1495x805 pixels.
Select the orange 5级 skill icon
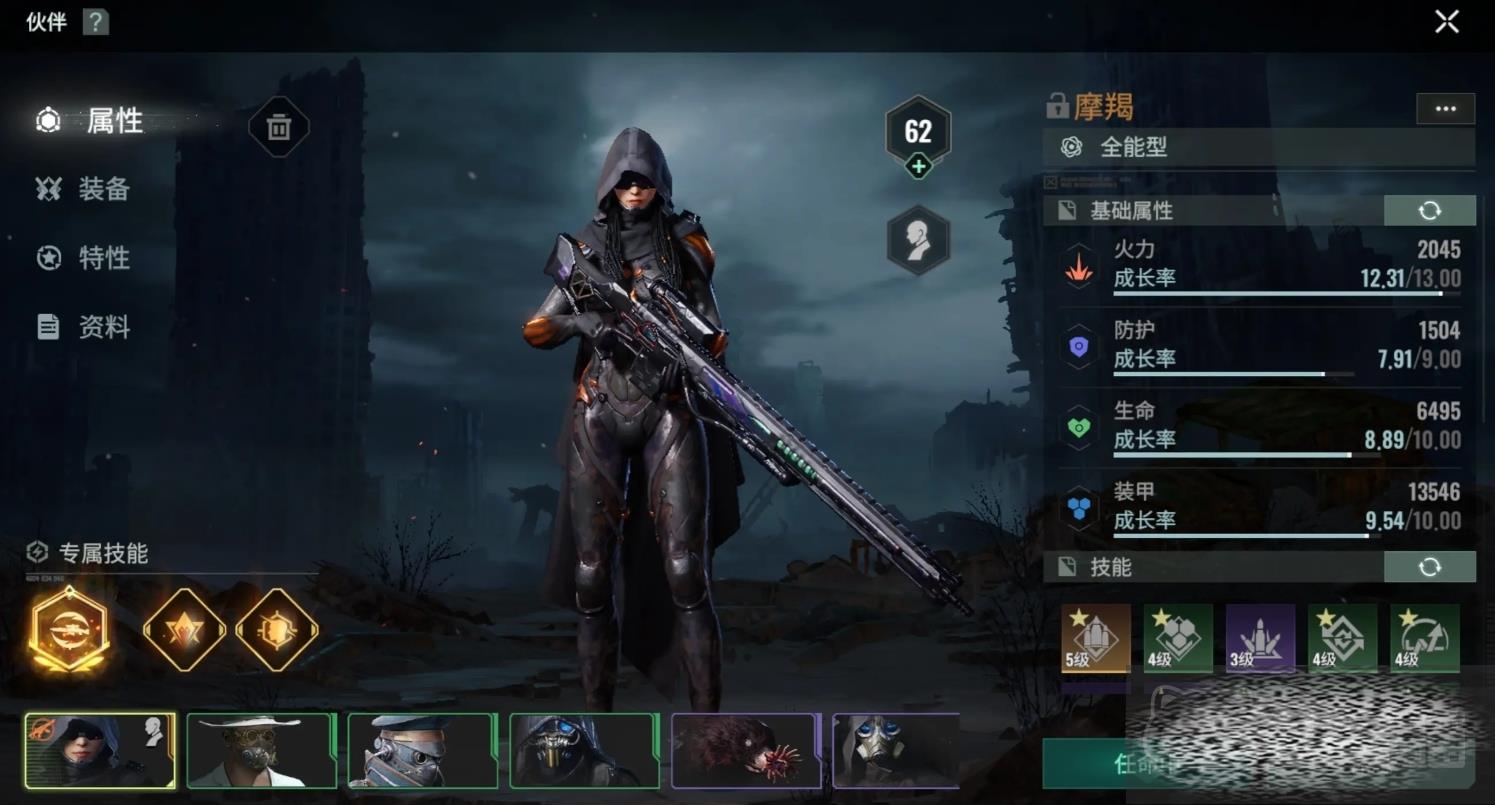(x=1096, y=638)
